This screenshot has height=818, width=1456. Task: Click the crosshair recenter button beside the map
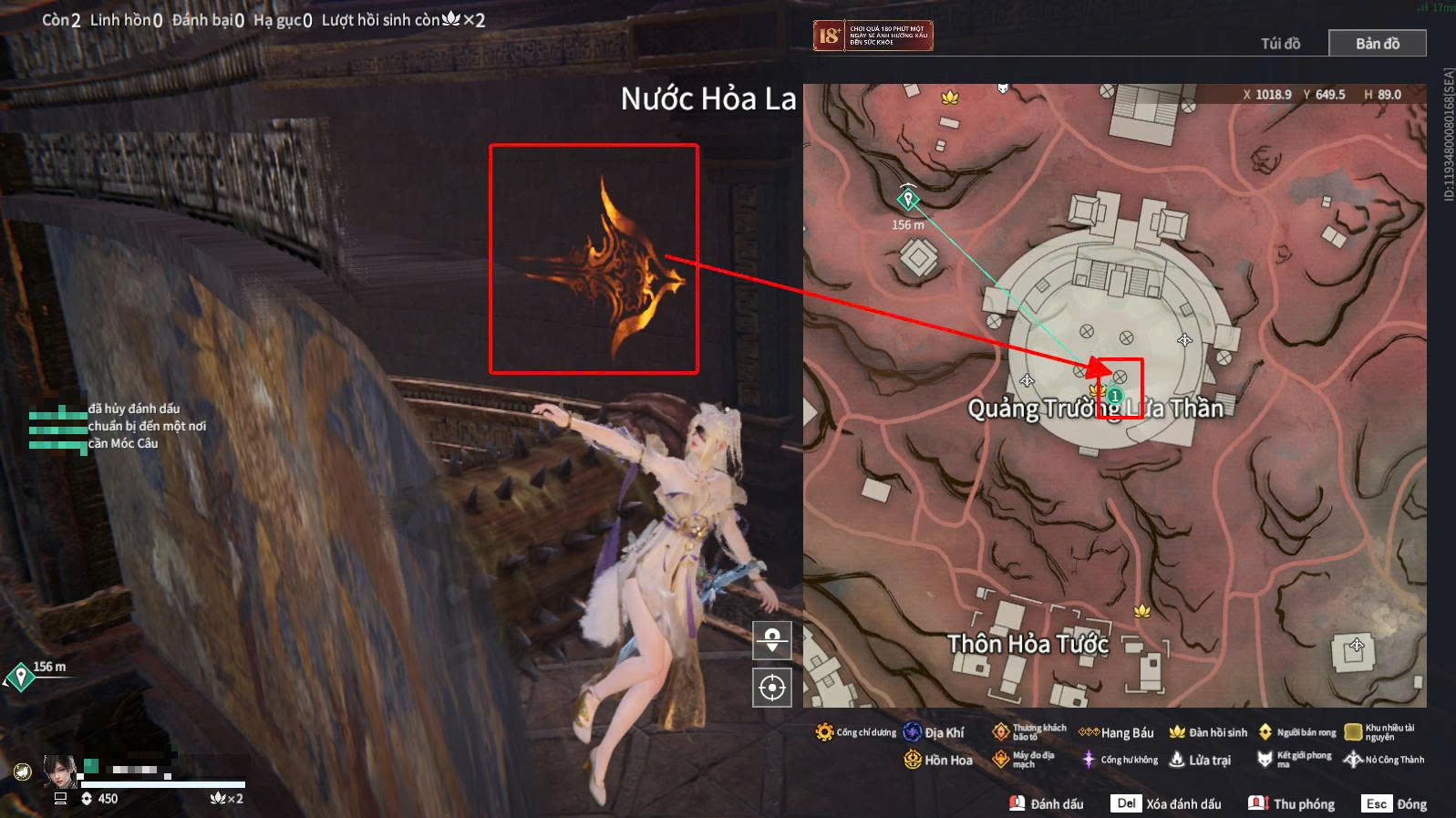coord(772,688)
